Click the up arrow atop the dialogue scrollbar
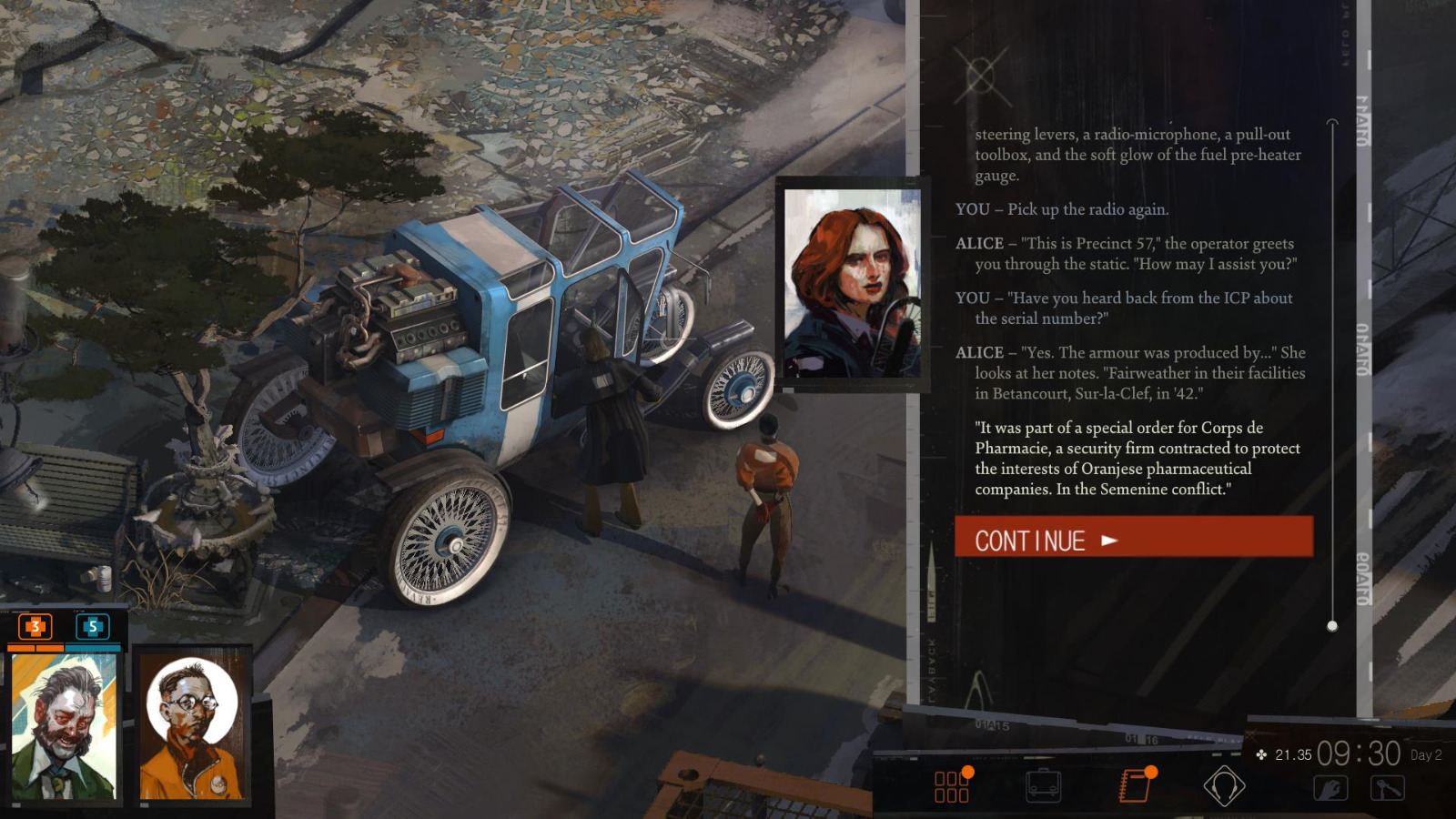The image size is (1456, 819). [1334, 119]
